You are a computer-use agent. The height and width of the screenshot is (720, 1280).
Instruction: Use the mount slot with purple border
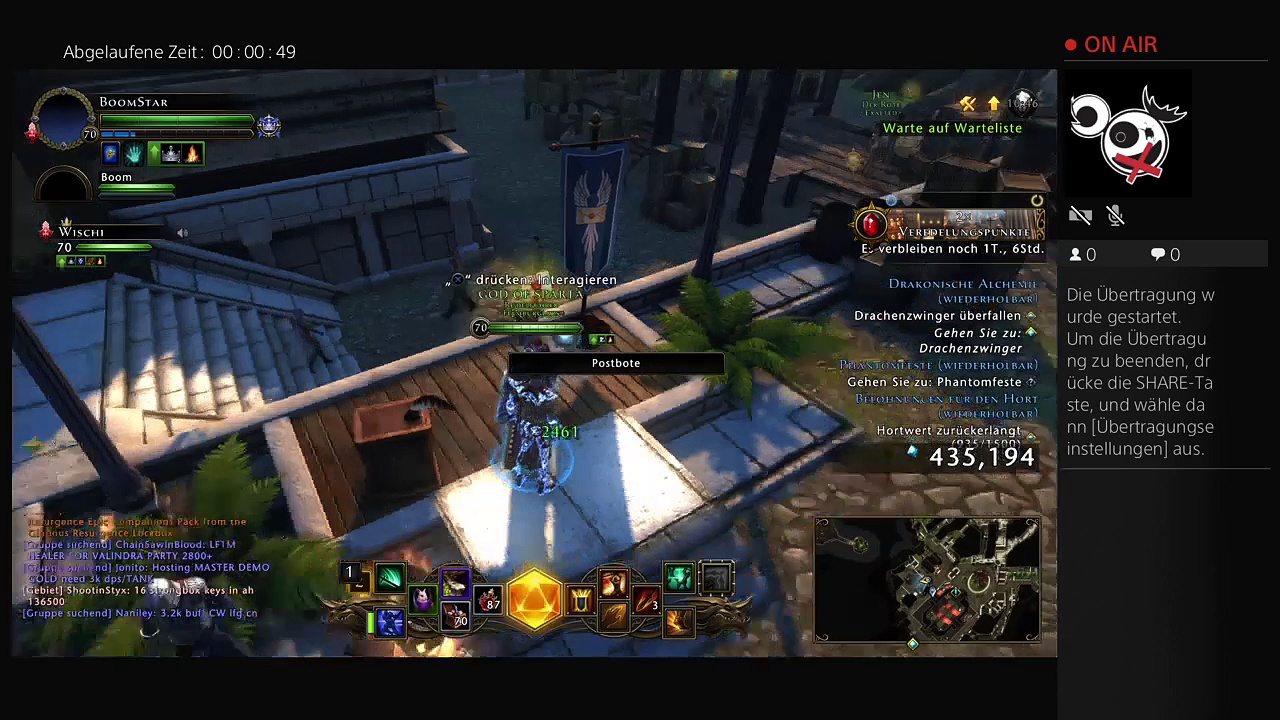coord(455,582)
